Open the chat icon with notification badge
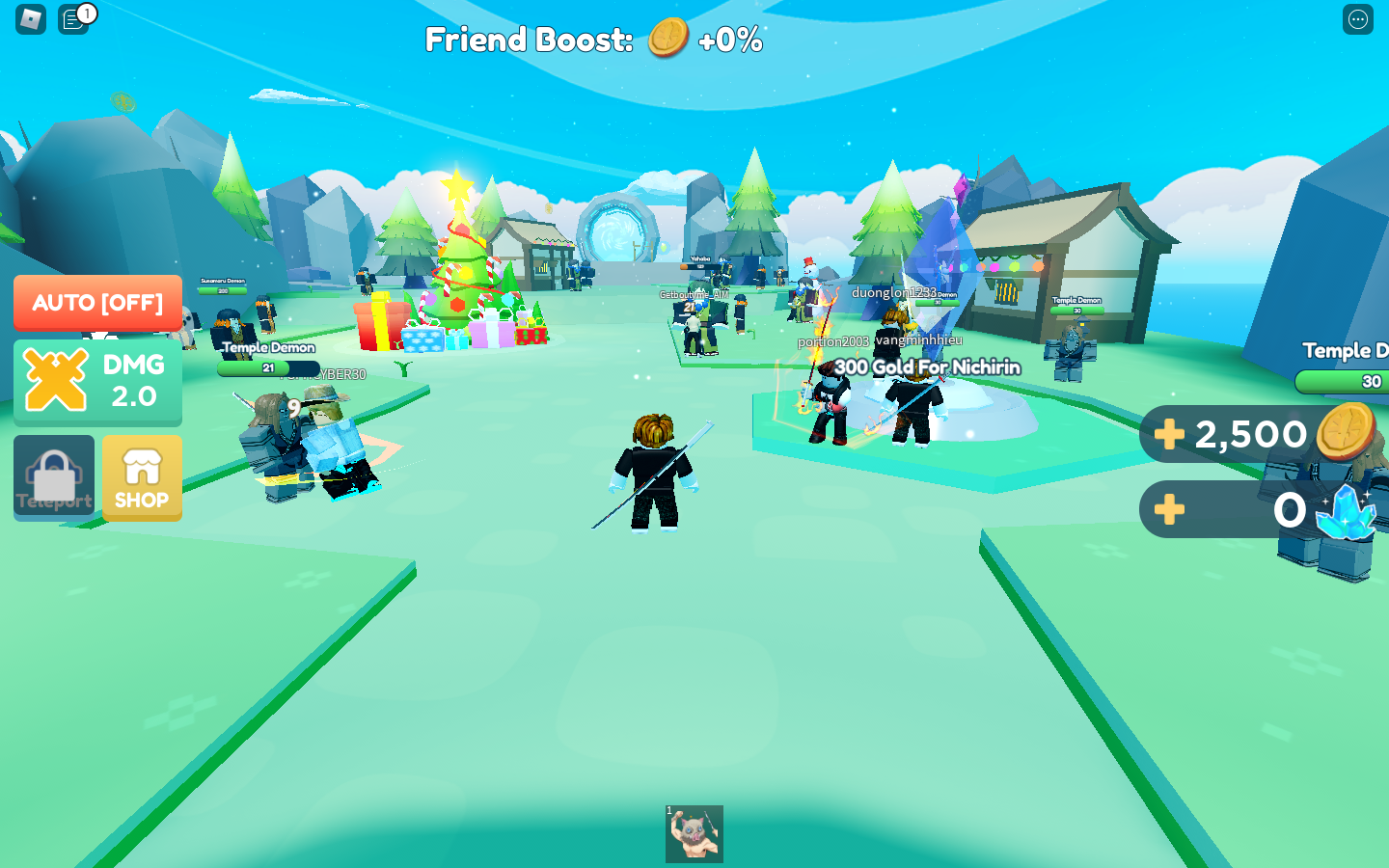1389x868 pixels. pyautogui.click(x=70, y=20)
